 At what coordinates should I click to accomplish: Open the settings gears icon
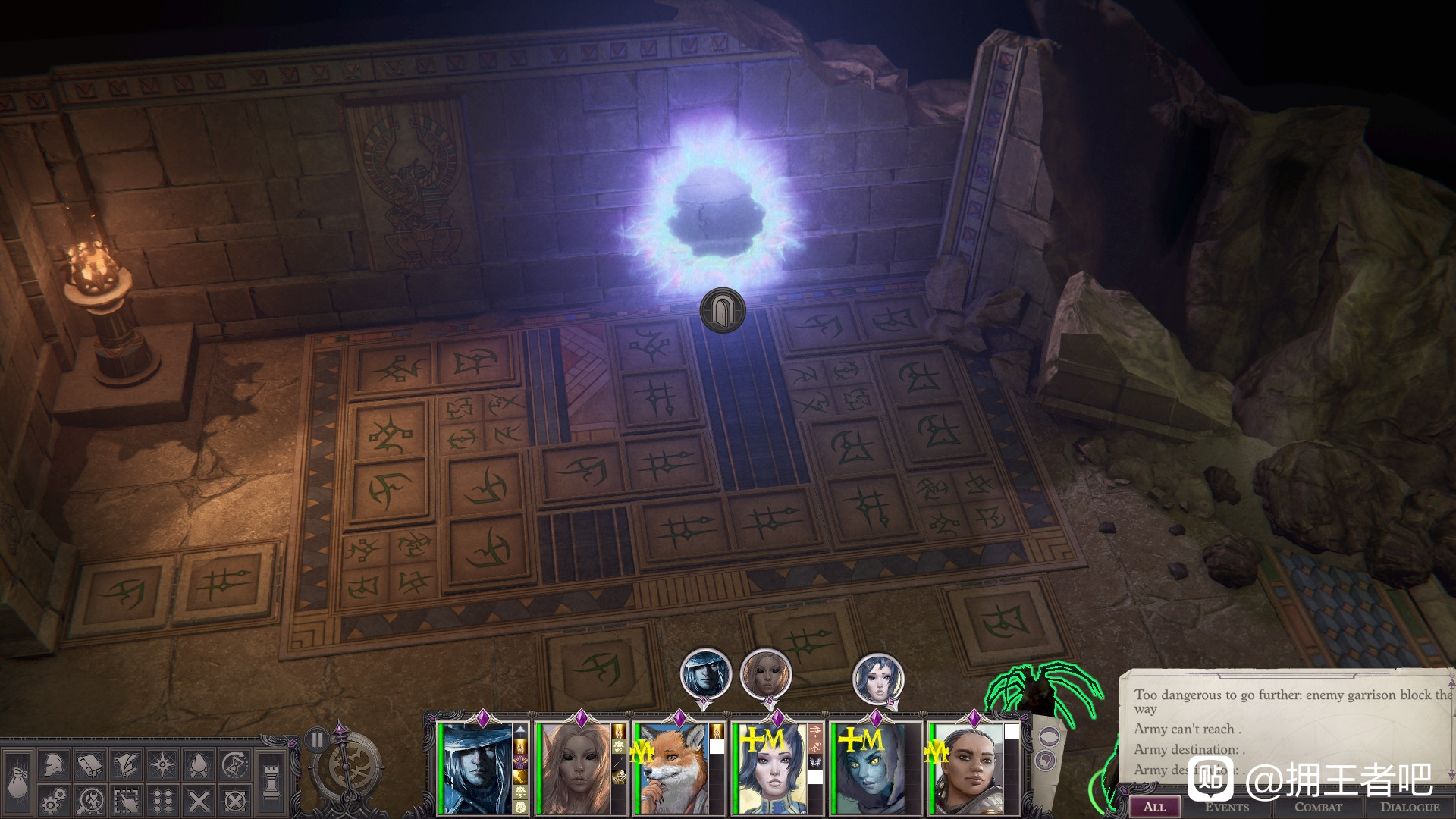click(x=52, y=801)
